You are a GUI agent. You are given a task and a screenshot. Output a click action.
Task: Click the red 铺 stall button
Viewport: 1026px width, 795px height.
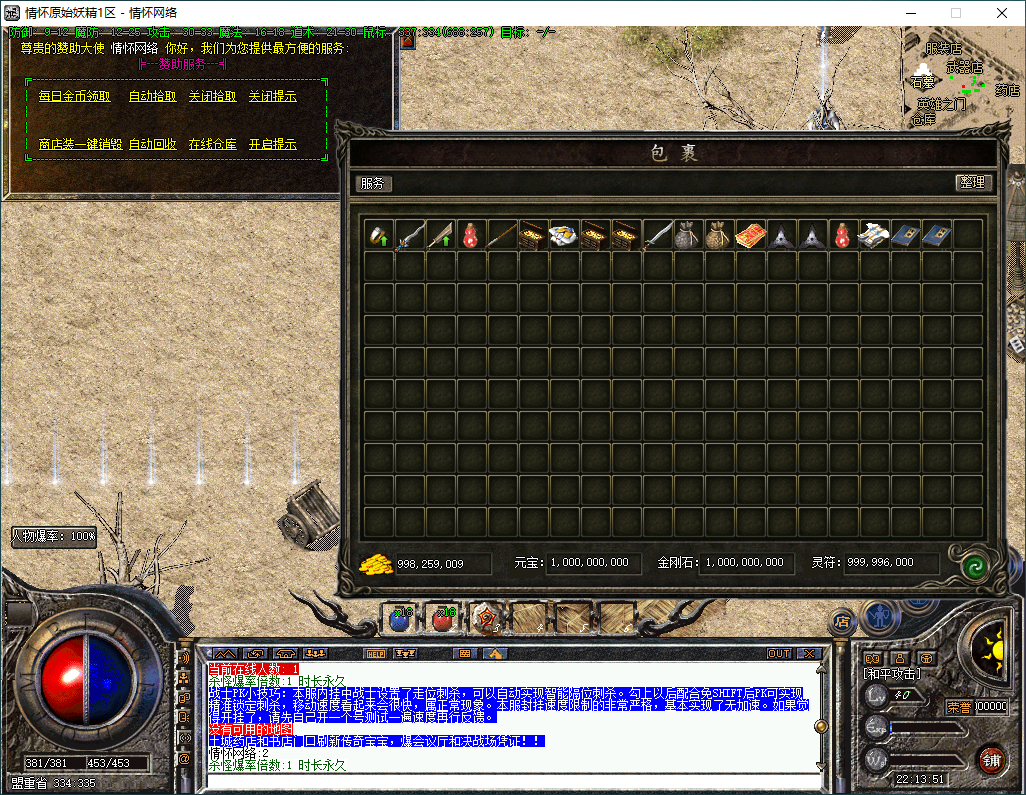pos(990,760)
